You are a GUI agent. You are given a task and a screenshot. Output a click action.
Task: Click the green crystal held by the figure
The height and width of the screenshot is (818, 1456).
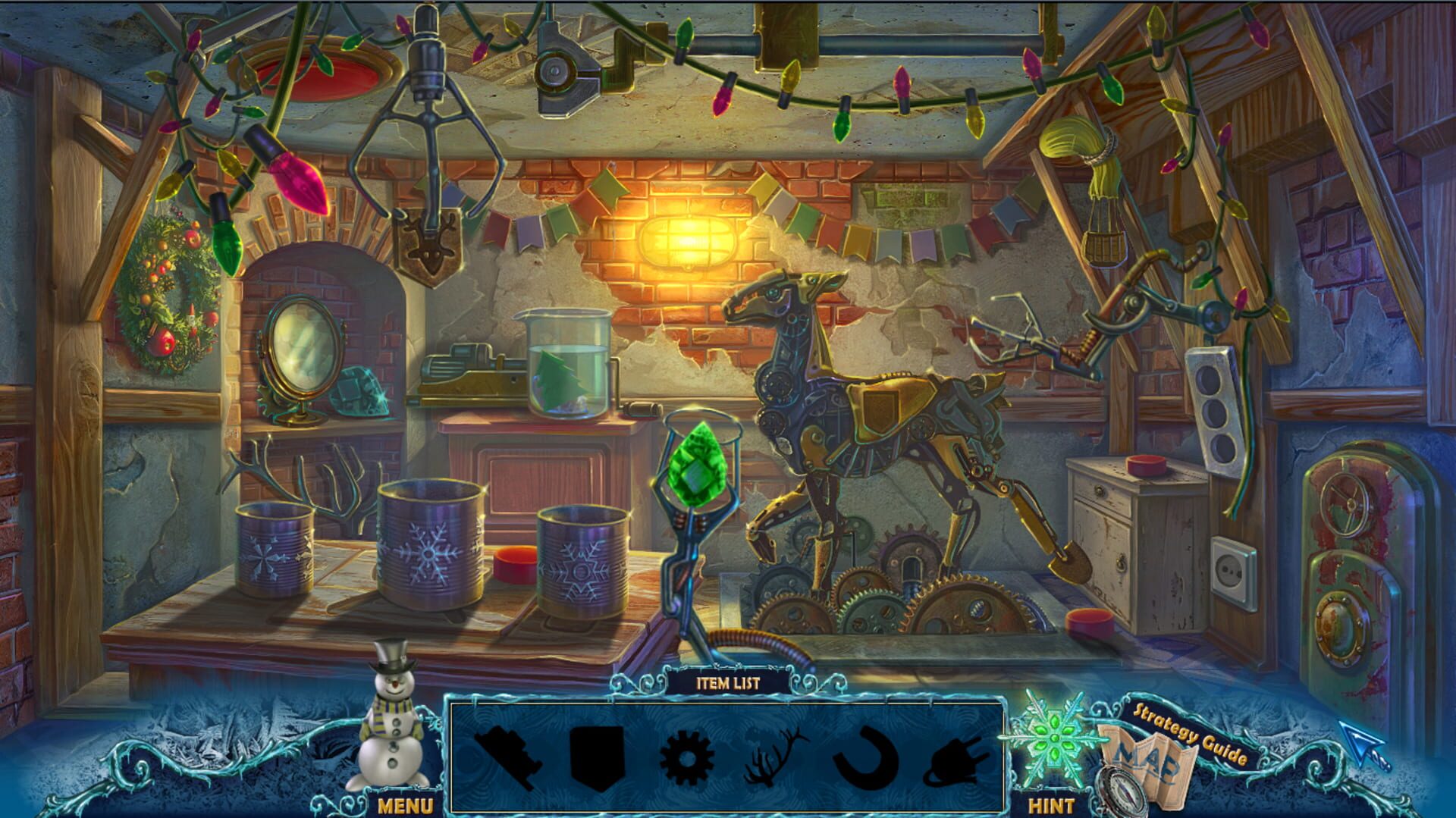click(x=696, y=464)
